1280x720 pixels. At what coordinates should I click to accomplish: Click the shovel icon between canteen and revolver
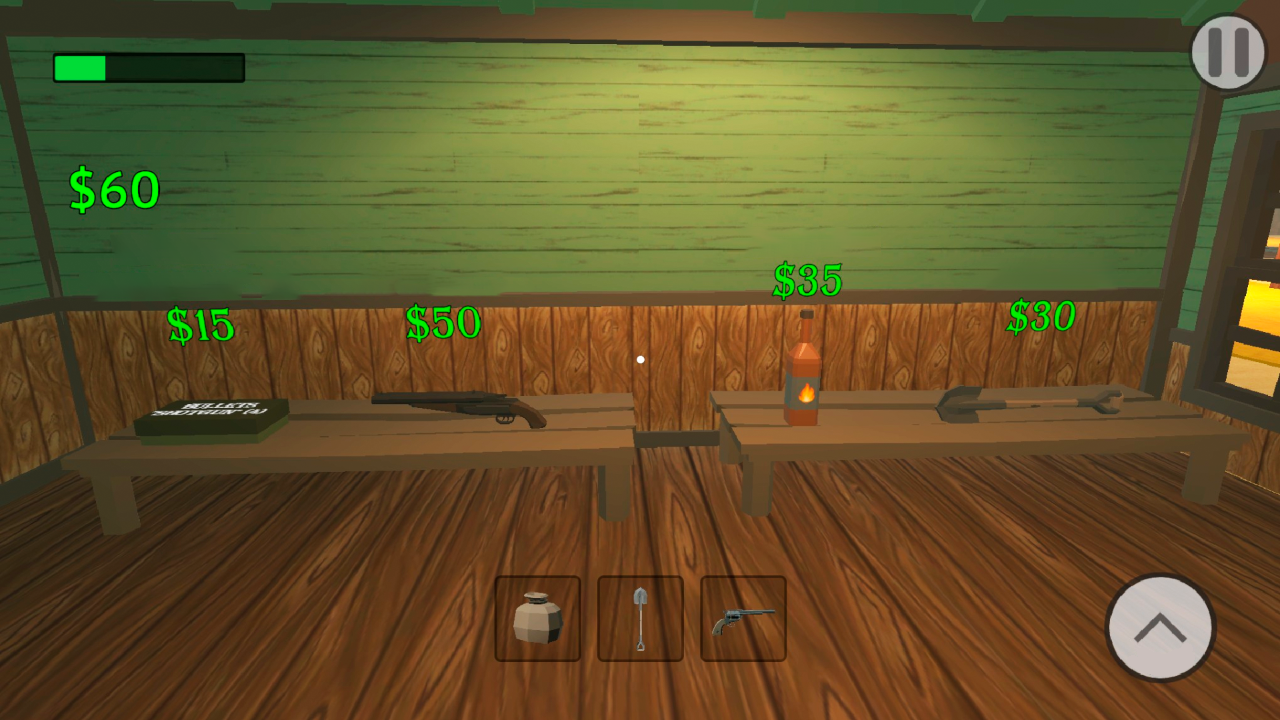coord(640,618)
